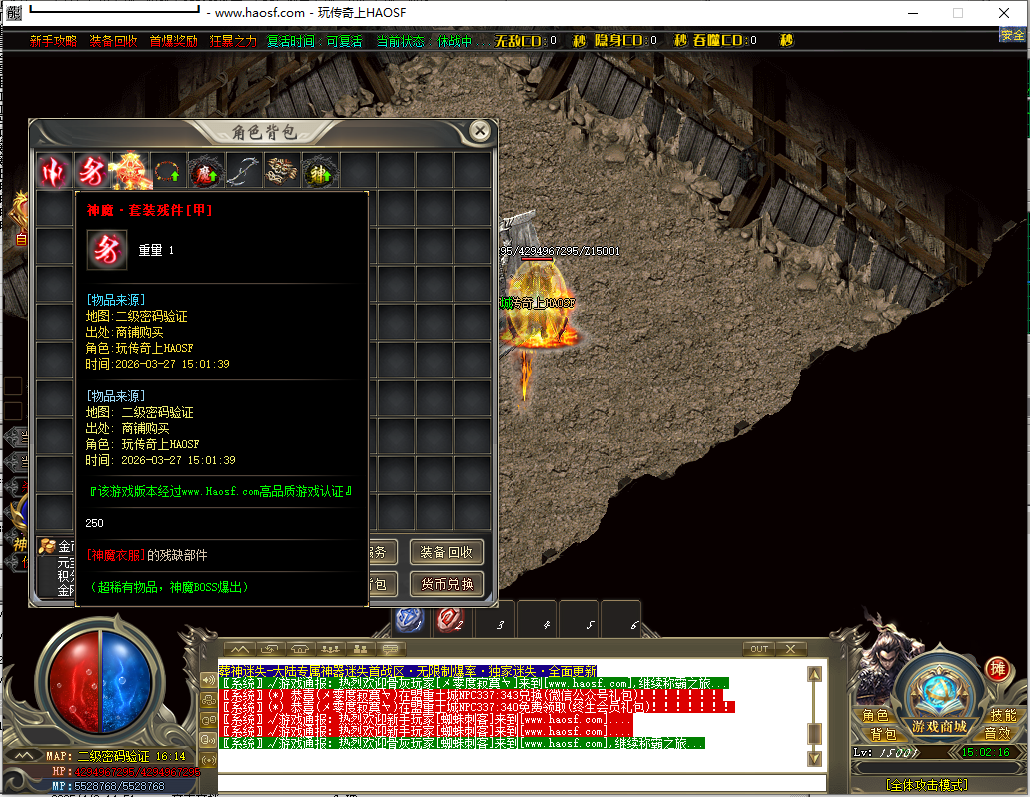1030x797 pixels.
Task: Click the 装备回收 button in the bag
Action: pos(446,552)
